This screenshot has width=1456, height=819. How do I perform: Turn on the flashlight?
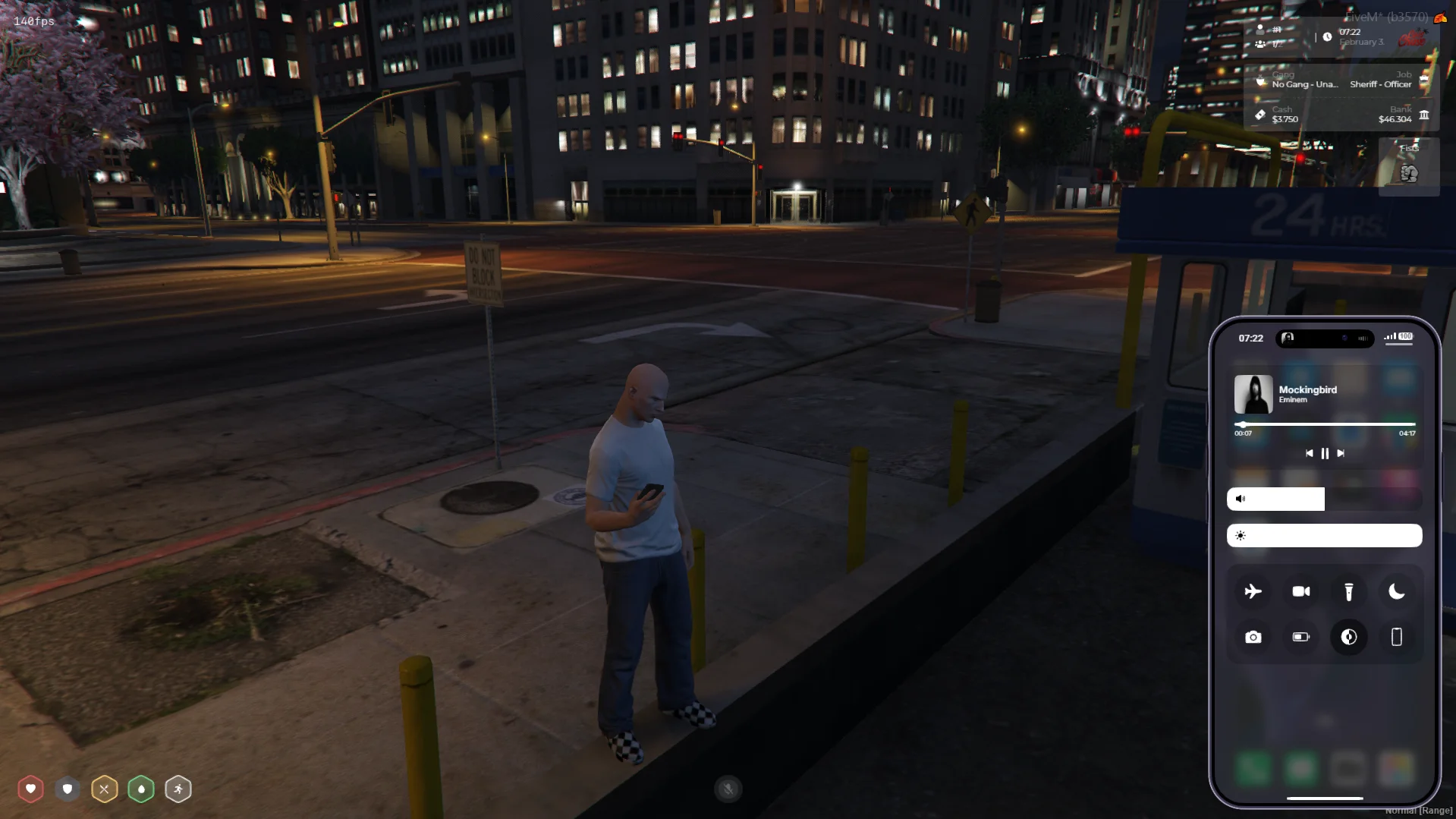pos(1348,591)
